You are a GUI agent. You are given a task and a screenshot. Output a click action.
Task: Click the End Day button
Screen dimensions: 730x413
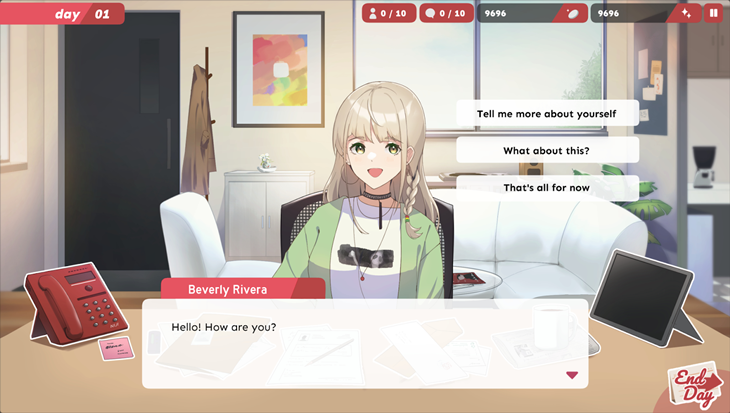694,385
